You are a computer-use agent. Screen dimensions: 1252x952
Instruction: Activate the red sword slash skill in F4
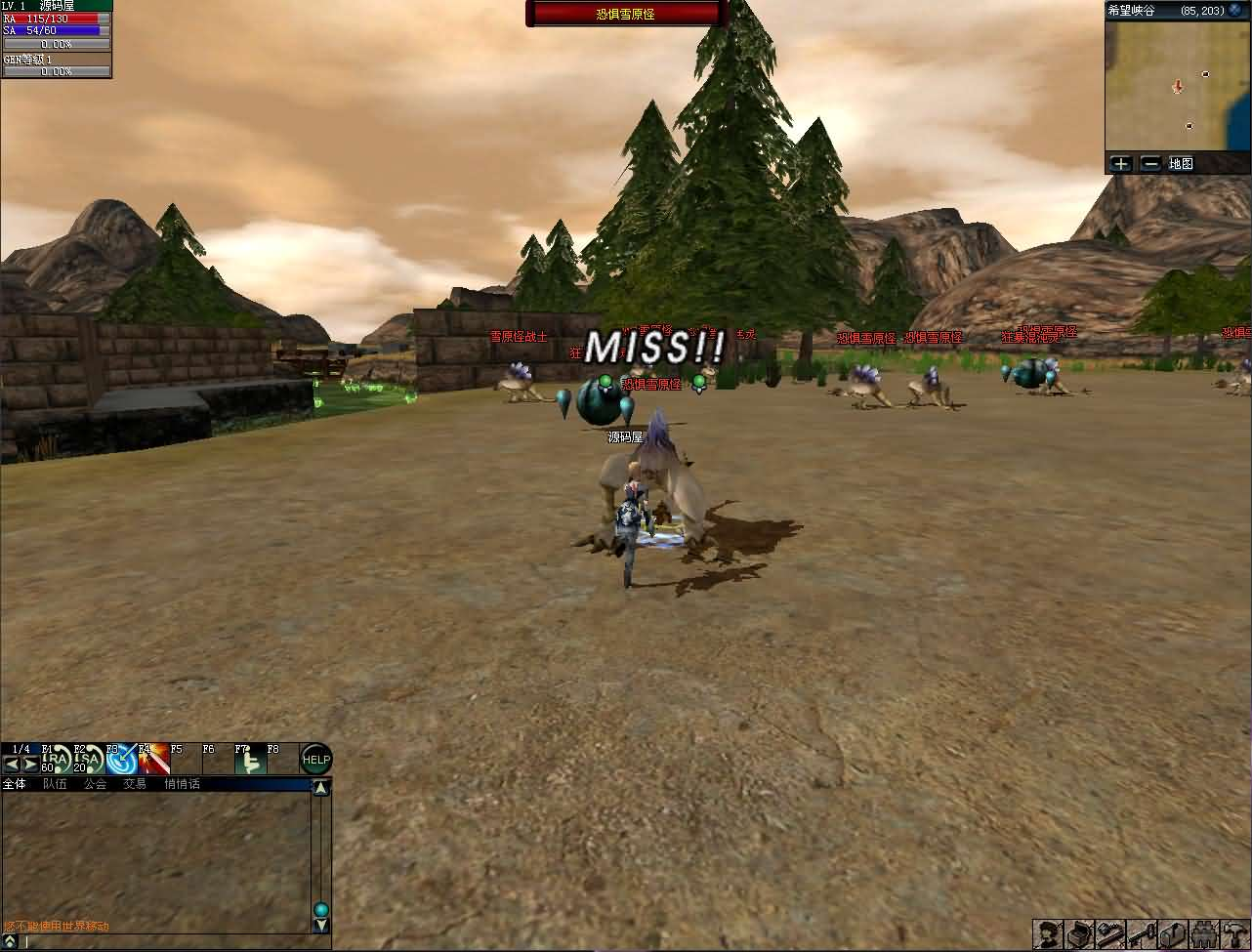click(153, 760)
